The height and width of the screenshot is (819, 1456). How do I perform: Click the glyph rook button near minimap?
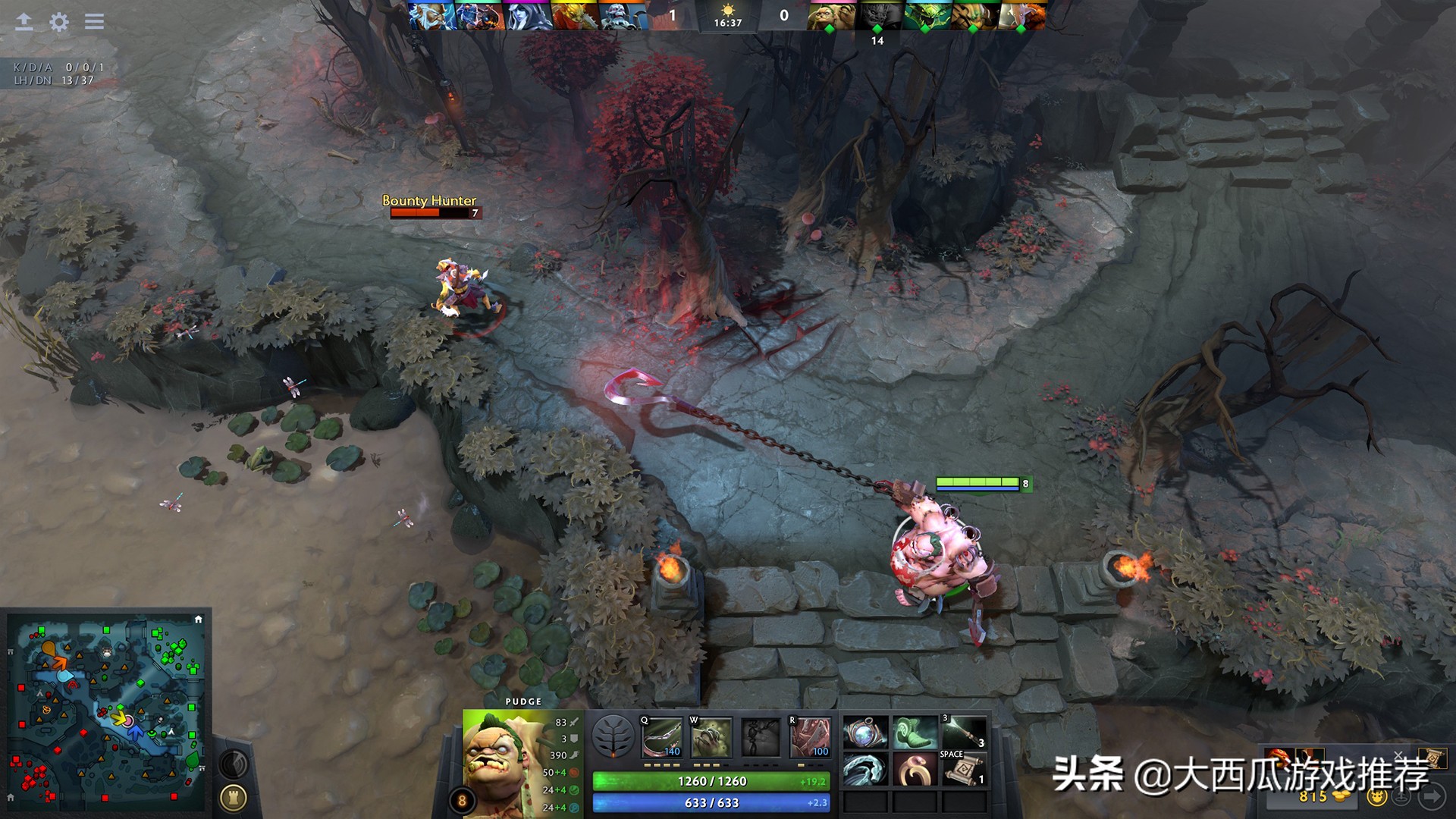[234, 797]
